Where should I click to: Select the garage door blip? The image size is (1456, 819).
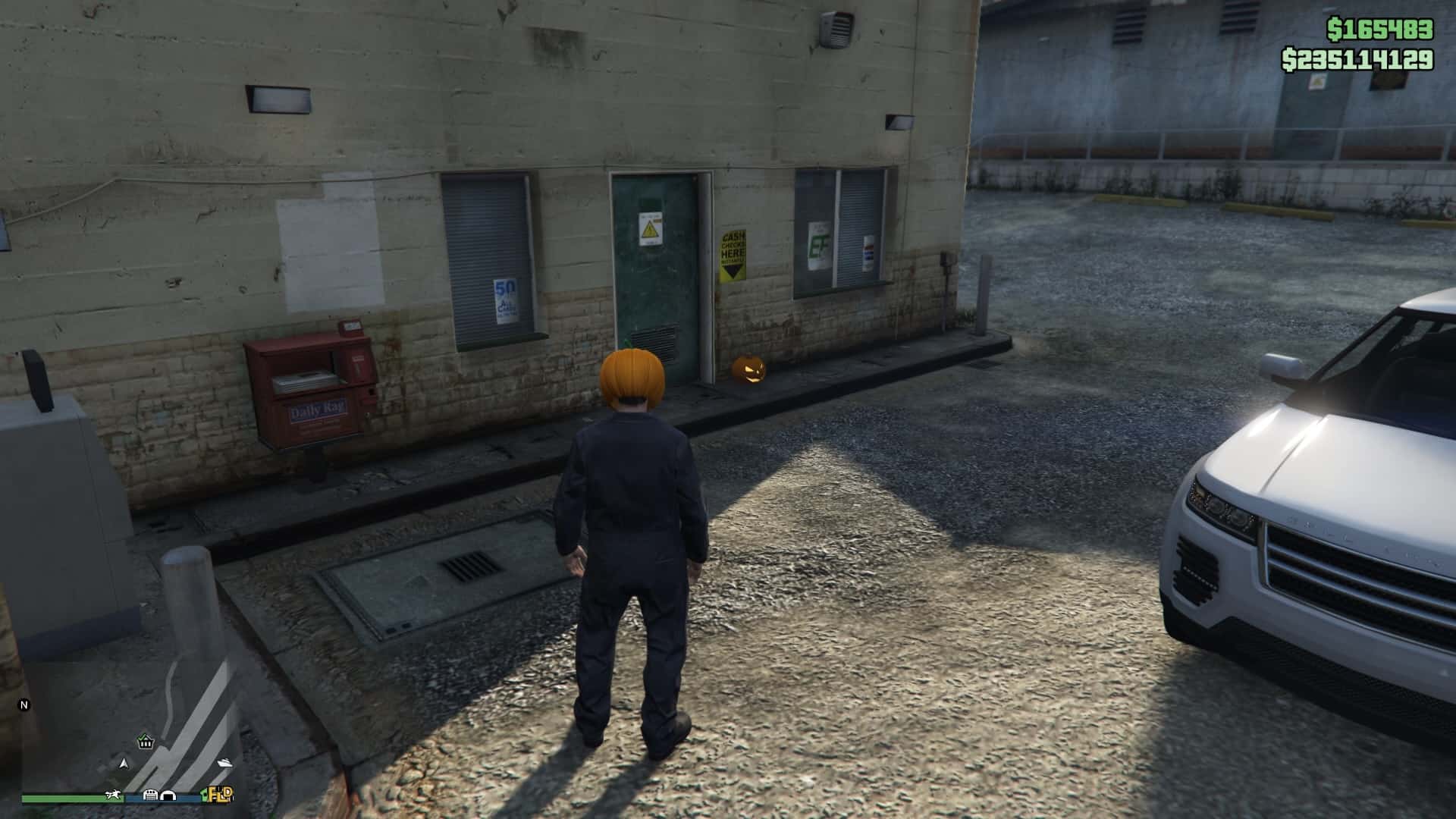click(150, 795)
